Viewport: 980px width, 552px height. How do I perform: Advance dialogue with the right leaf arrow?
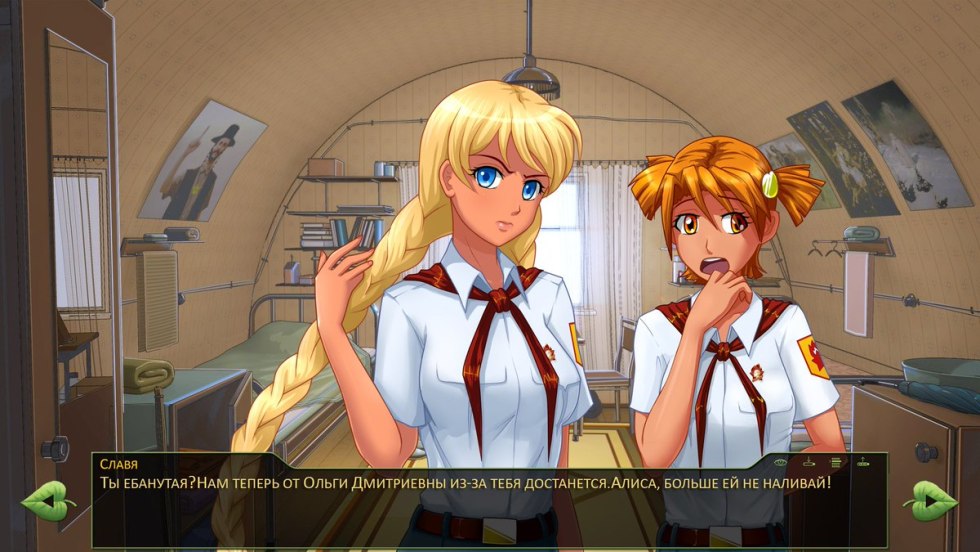(x=929, y=498)
